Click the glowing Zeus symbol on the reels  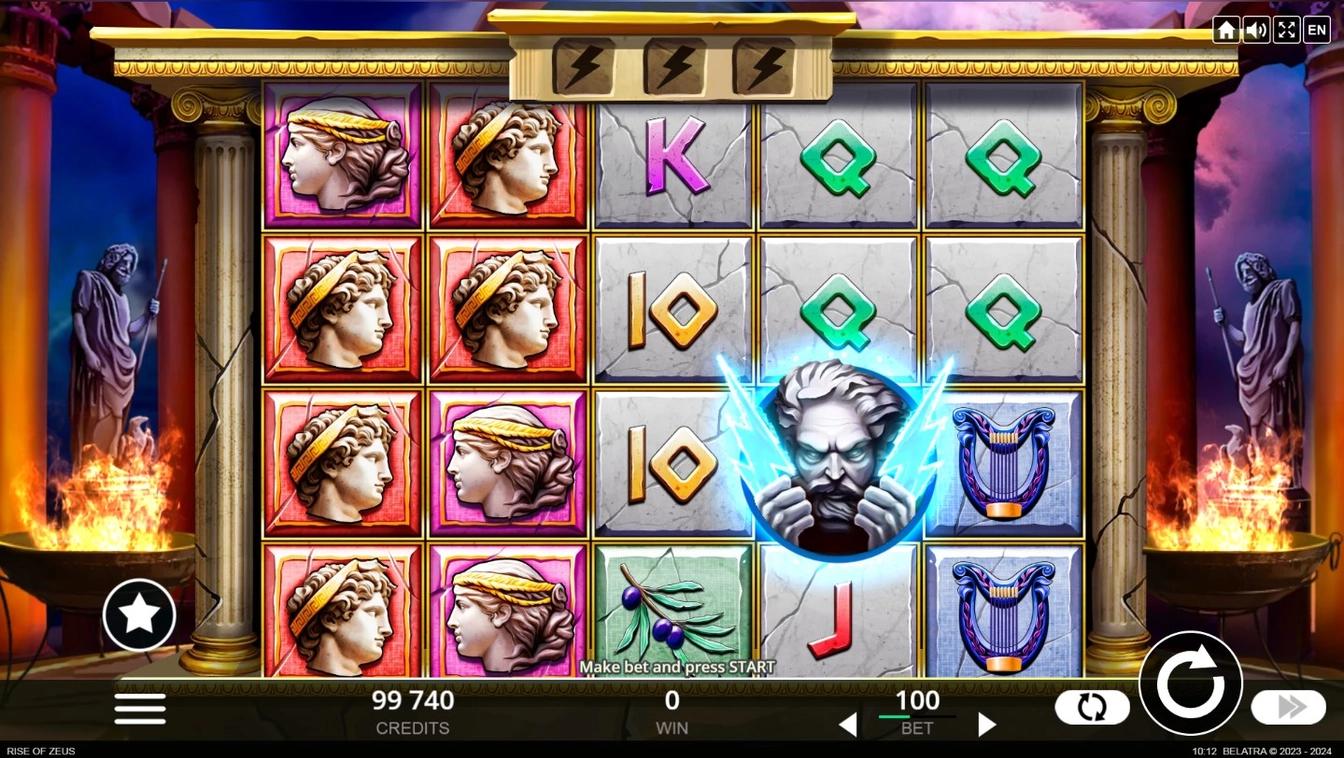[838, 455]
